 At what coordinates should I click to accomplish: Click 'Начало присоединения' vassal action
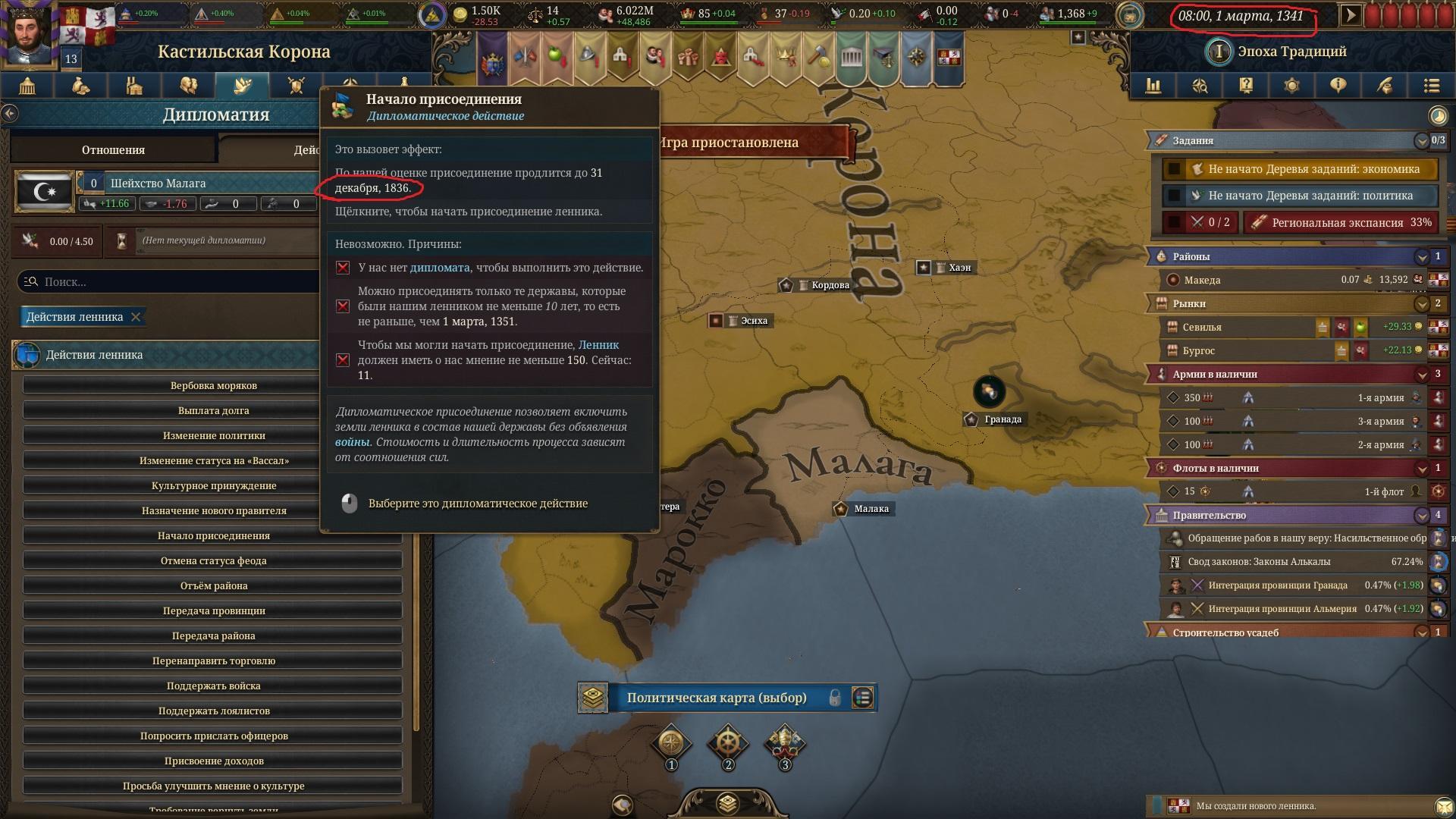[x=213, y=535]
